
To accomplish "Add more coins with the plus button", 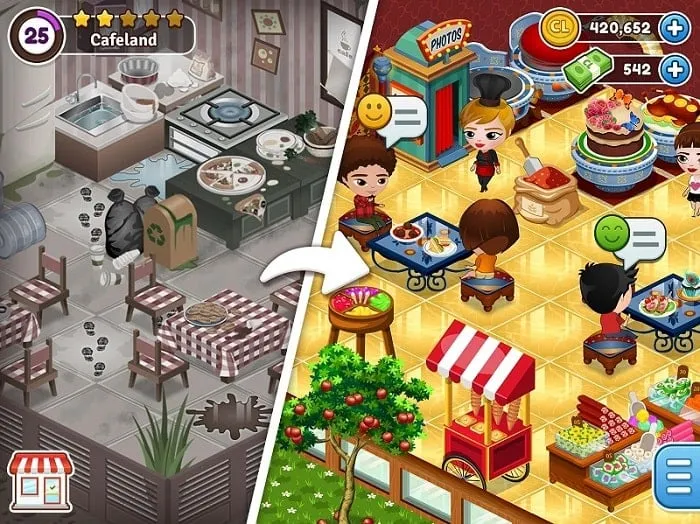I will pyautogui.click(x=676, y=28).
